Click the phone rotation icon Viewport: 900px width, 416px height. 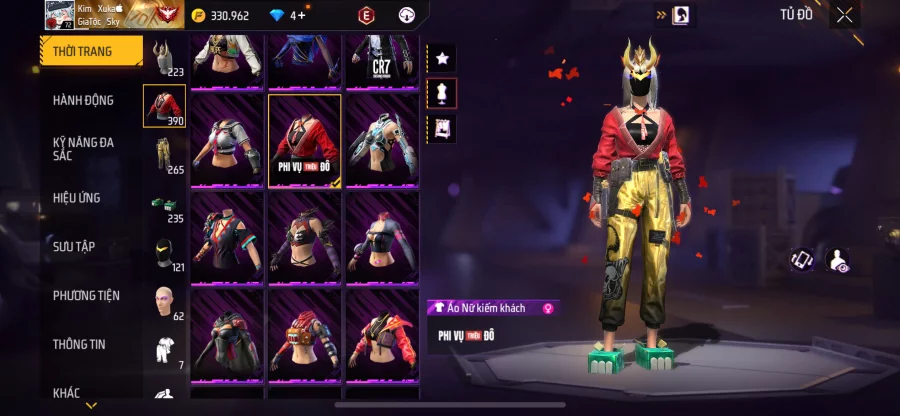click(x=802, y=260)
